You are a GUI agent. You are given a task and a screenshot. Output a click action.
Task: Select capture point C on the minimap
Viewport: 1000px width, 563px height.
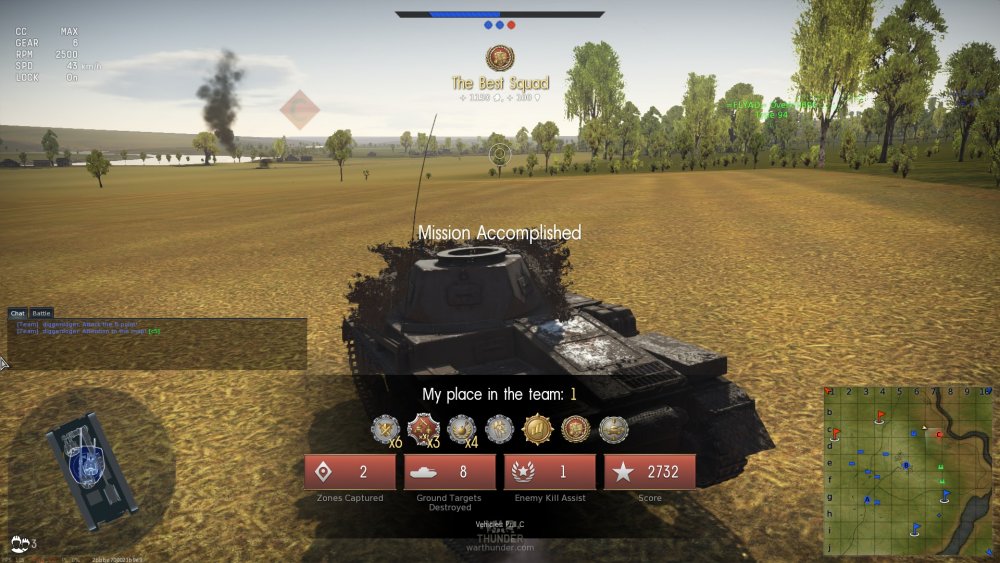(x=938, y=434)
